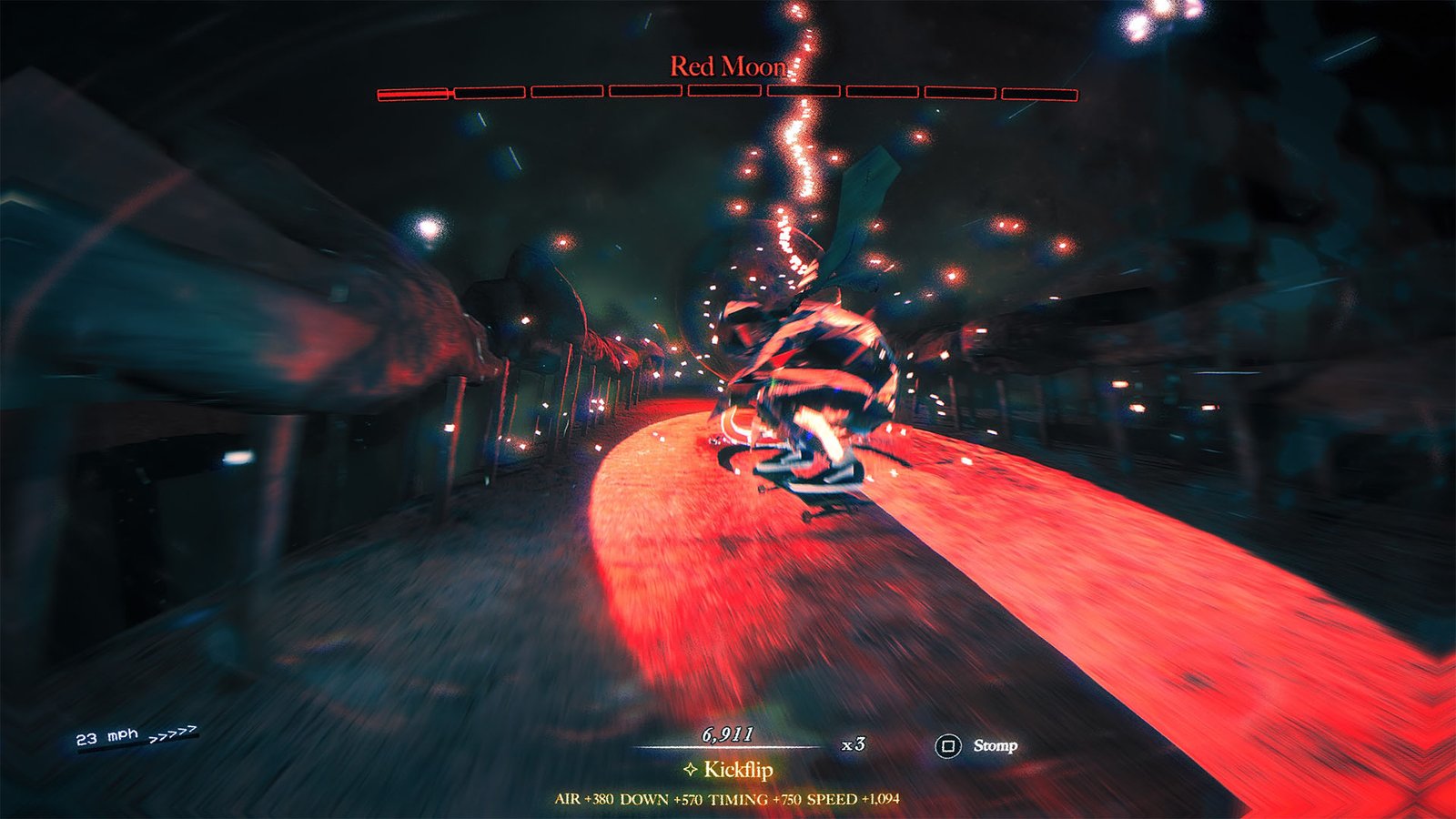Select the x3 combo multiplier
The height and width of the screenshot is (819, 1456).
click(853, 744)
